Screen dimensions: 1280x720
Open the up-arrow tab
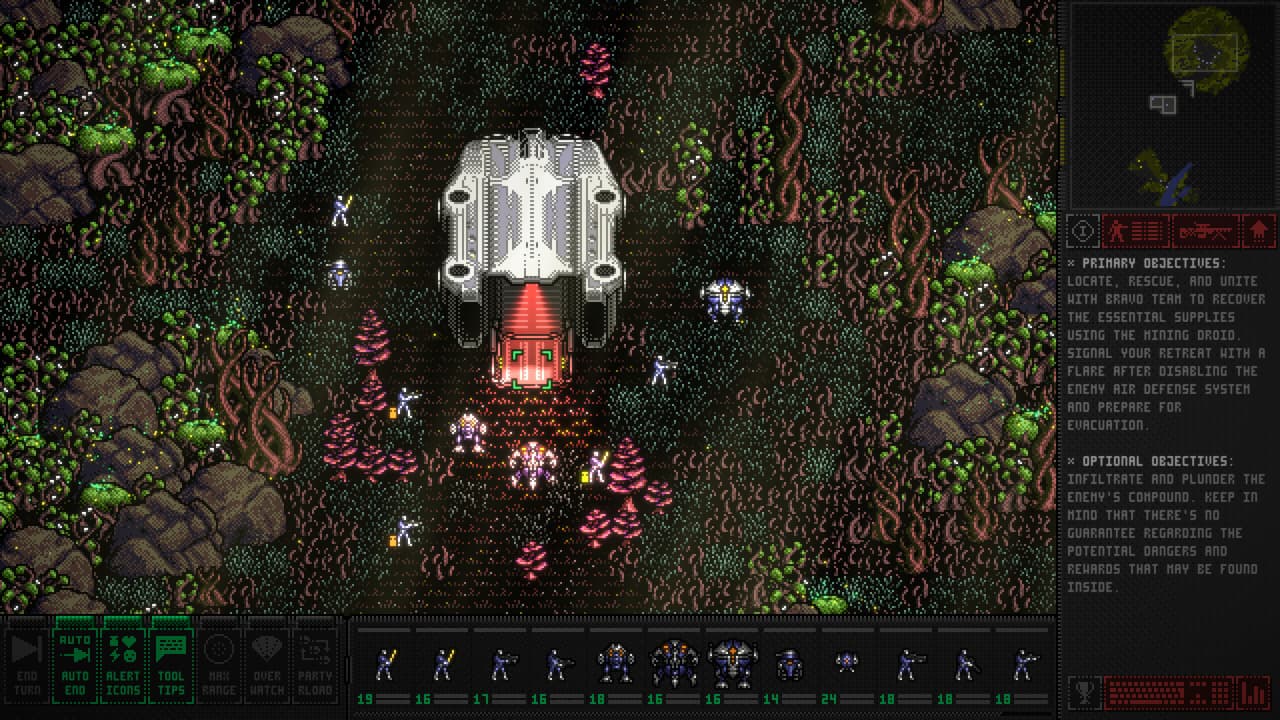coord(1258,231)
